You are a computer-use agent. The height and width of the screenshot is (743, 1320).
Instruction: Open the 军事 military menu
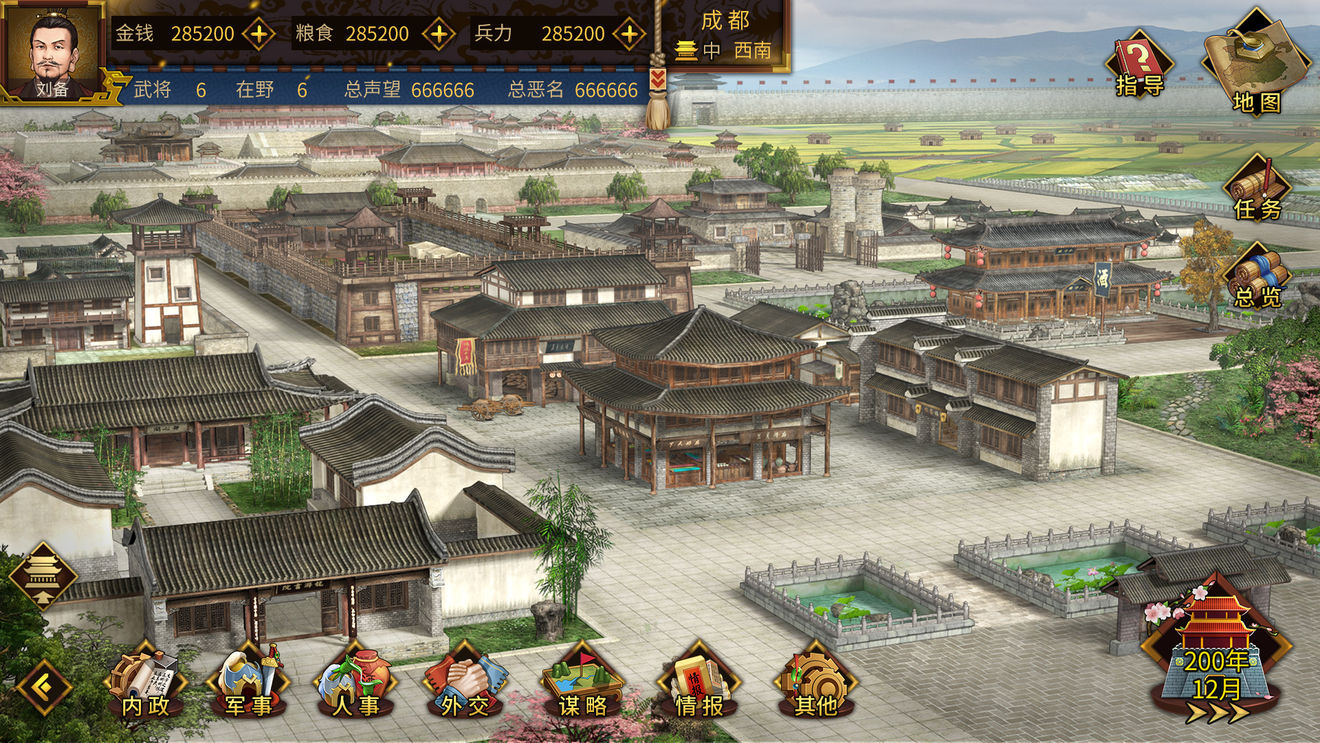click(x=247, y=682)
